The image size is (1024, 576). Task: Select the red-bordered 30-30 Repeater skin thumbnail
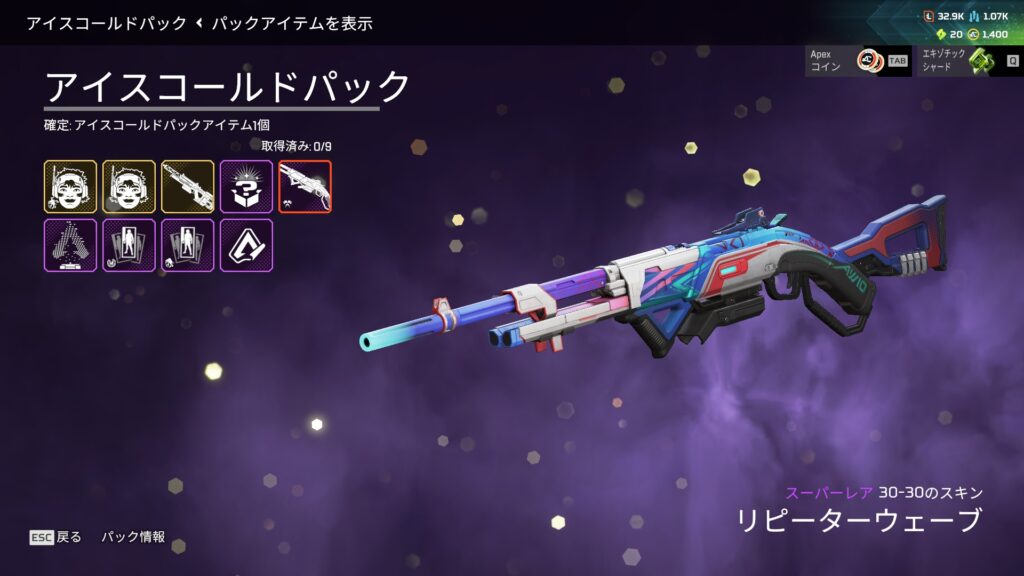pos(305,186)
